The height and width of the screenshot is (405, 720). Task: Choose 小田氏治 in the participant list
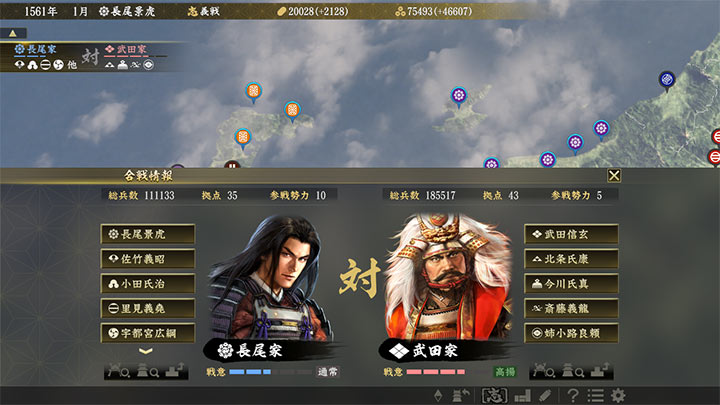tap(147, 284)
